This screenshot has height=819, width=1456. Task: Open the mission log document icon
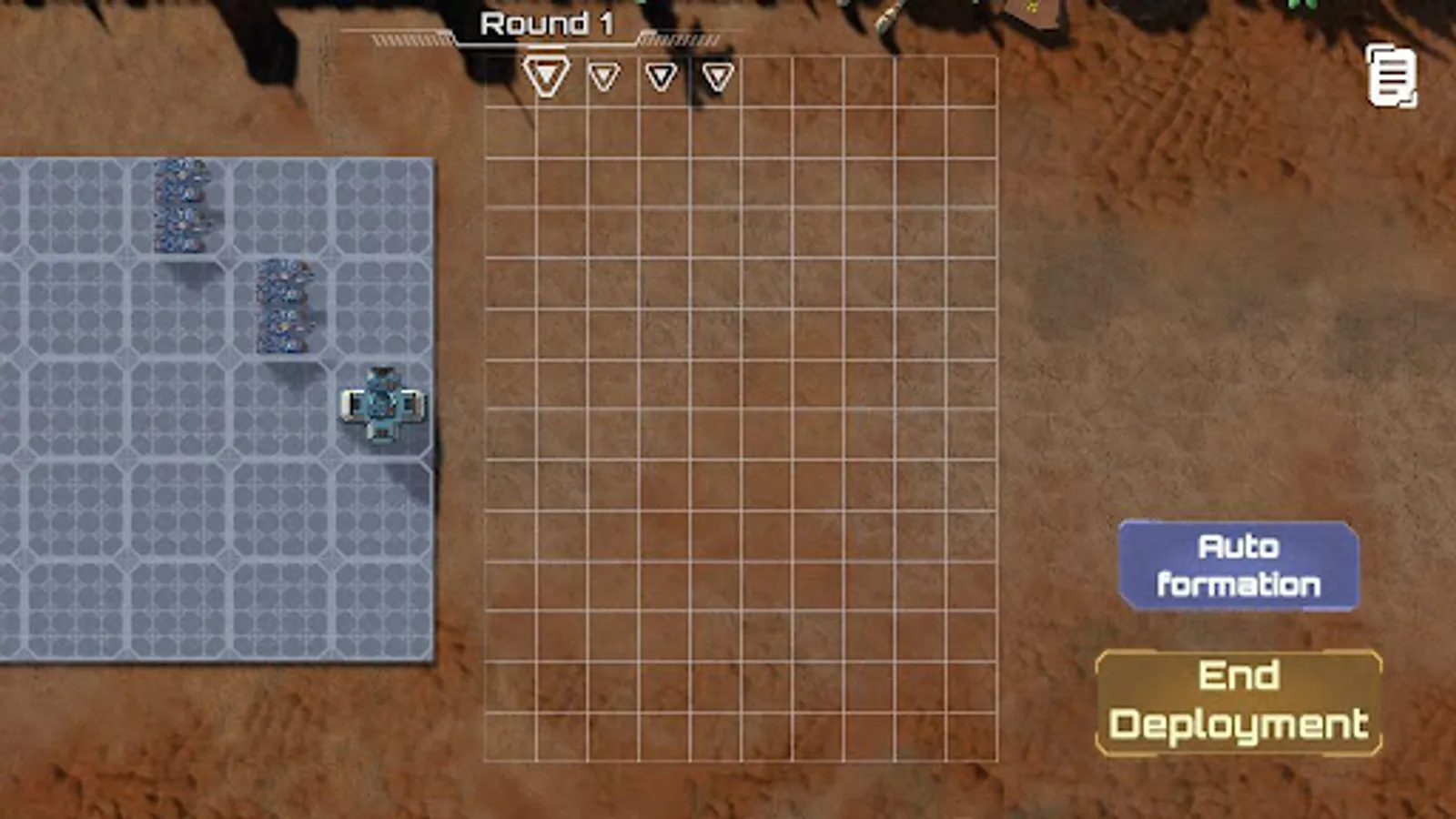1390,72
